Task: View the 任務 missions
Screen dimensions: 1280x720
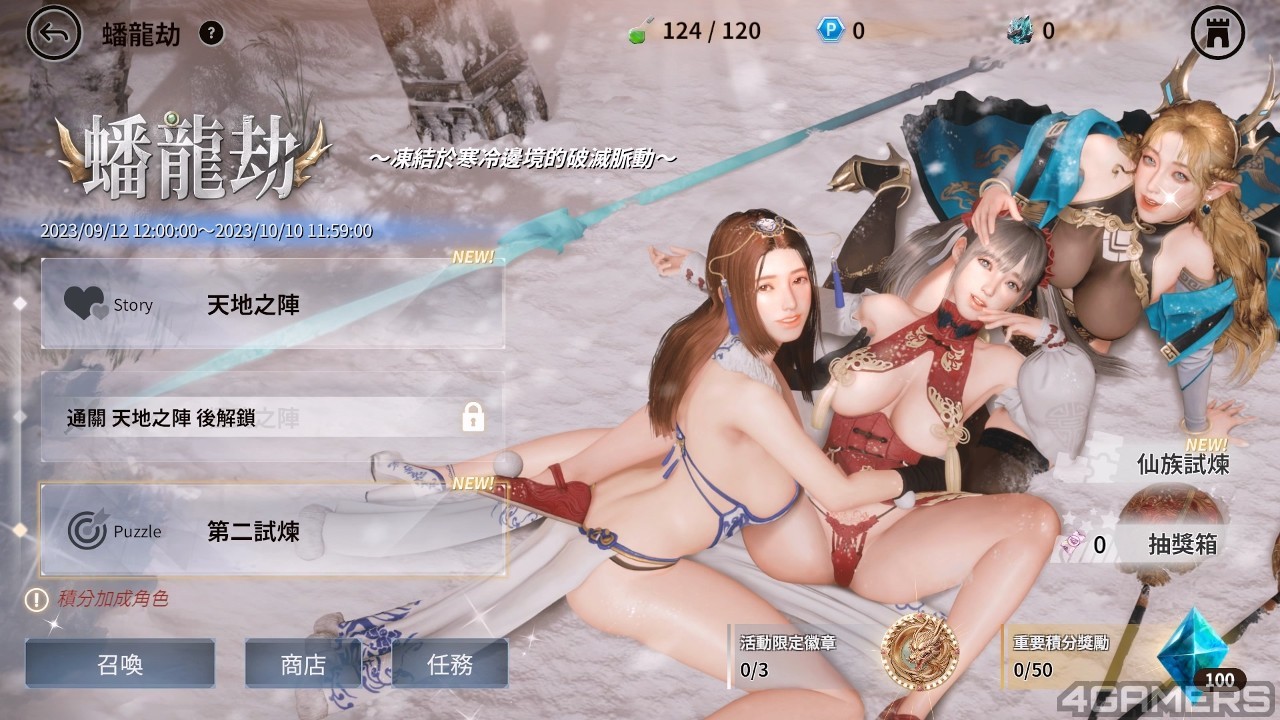Action: [x=450, y=664]
